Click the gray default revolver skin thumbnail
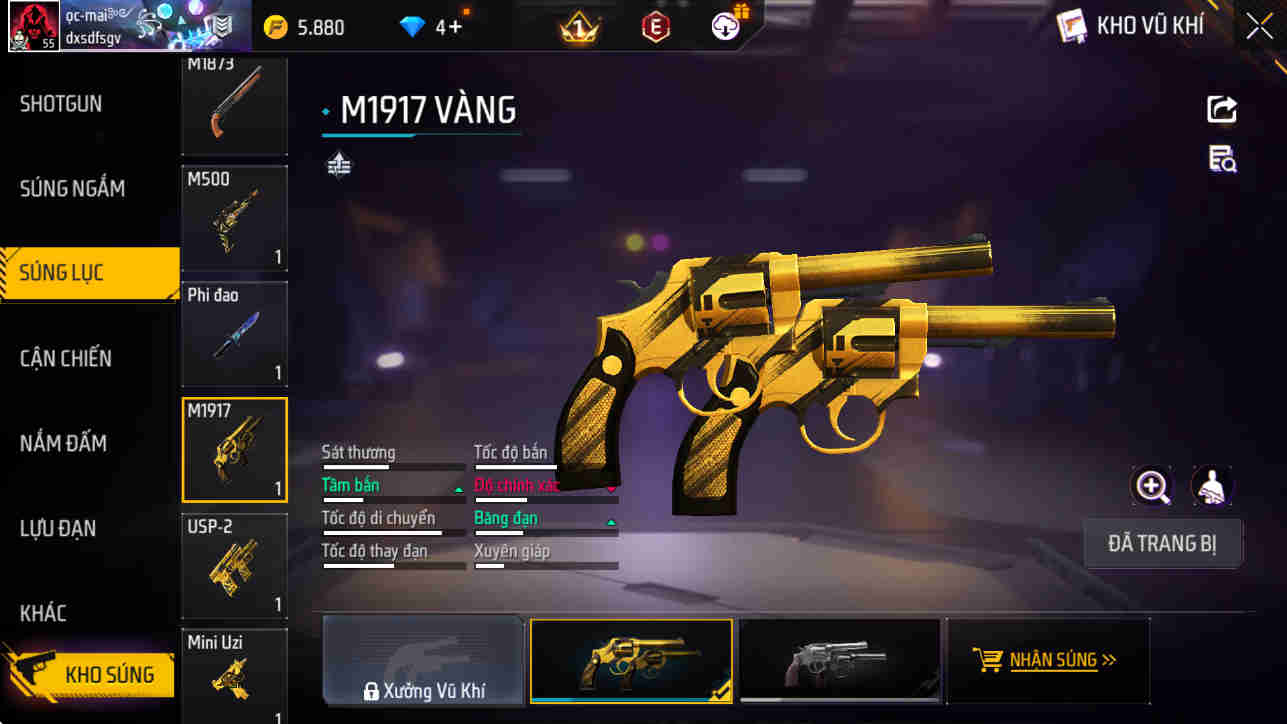 (x=840, y=660)
